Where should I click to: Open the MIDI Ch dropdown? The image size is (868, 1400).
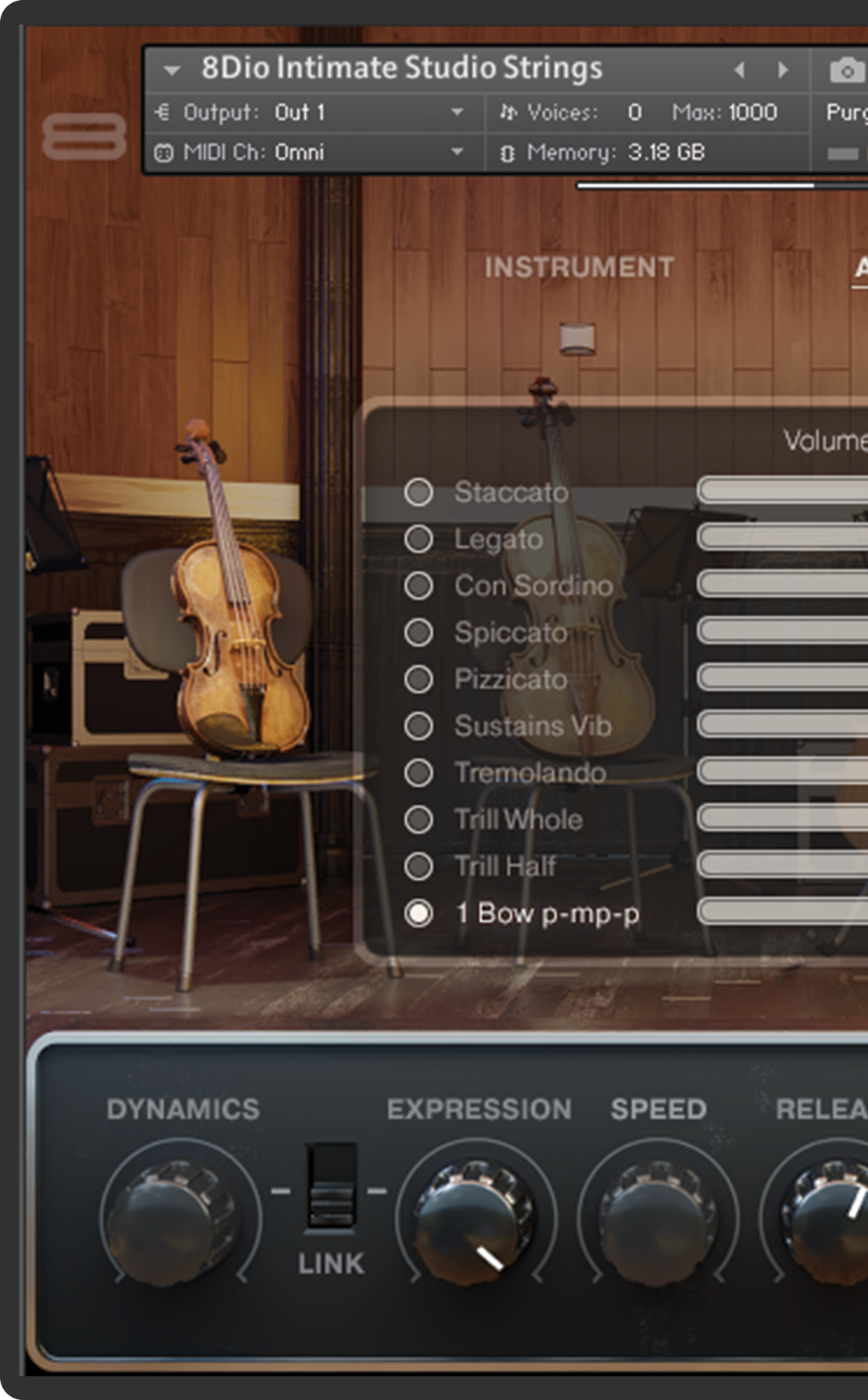[457, 152]
